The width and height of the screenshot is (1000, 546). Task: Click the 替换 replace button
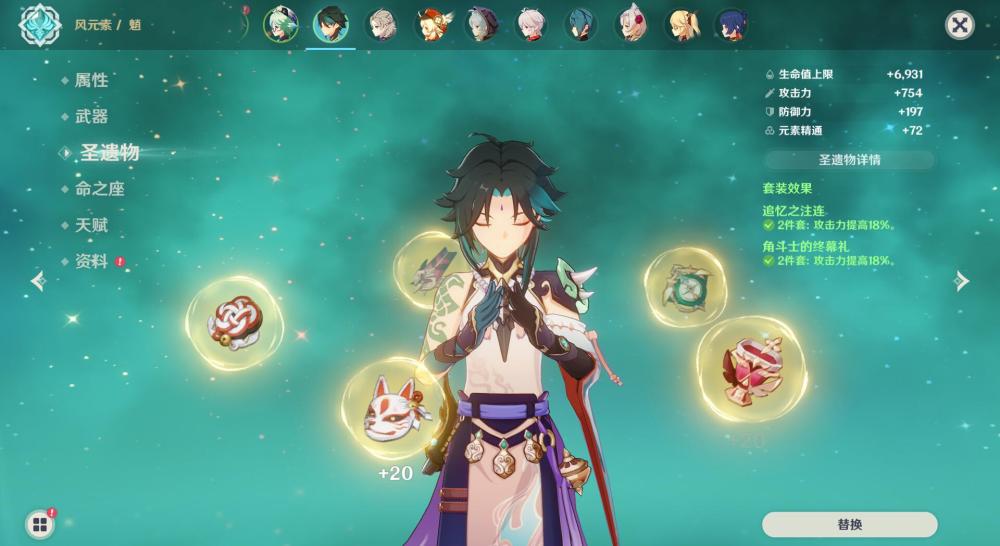(x=849, y=525)
